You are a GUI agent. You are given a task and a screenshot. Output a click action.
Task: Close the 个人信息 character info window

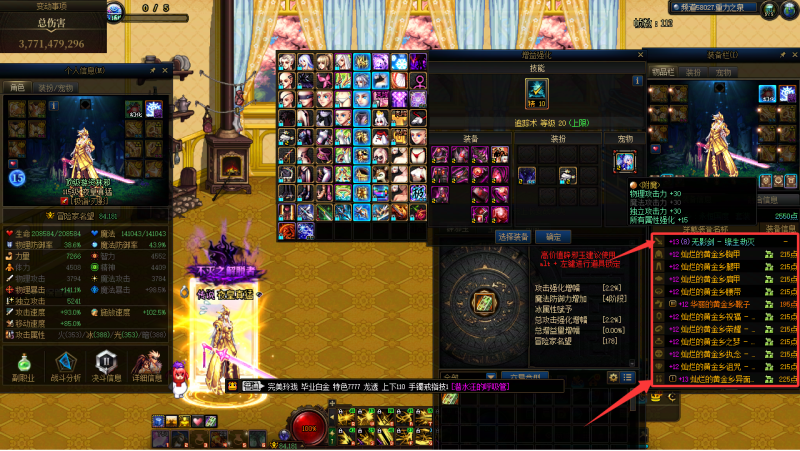(x=165, y=72)
